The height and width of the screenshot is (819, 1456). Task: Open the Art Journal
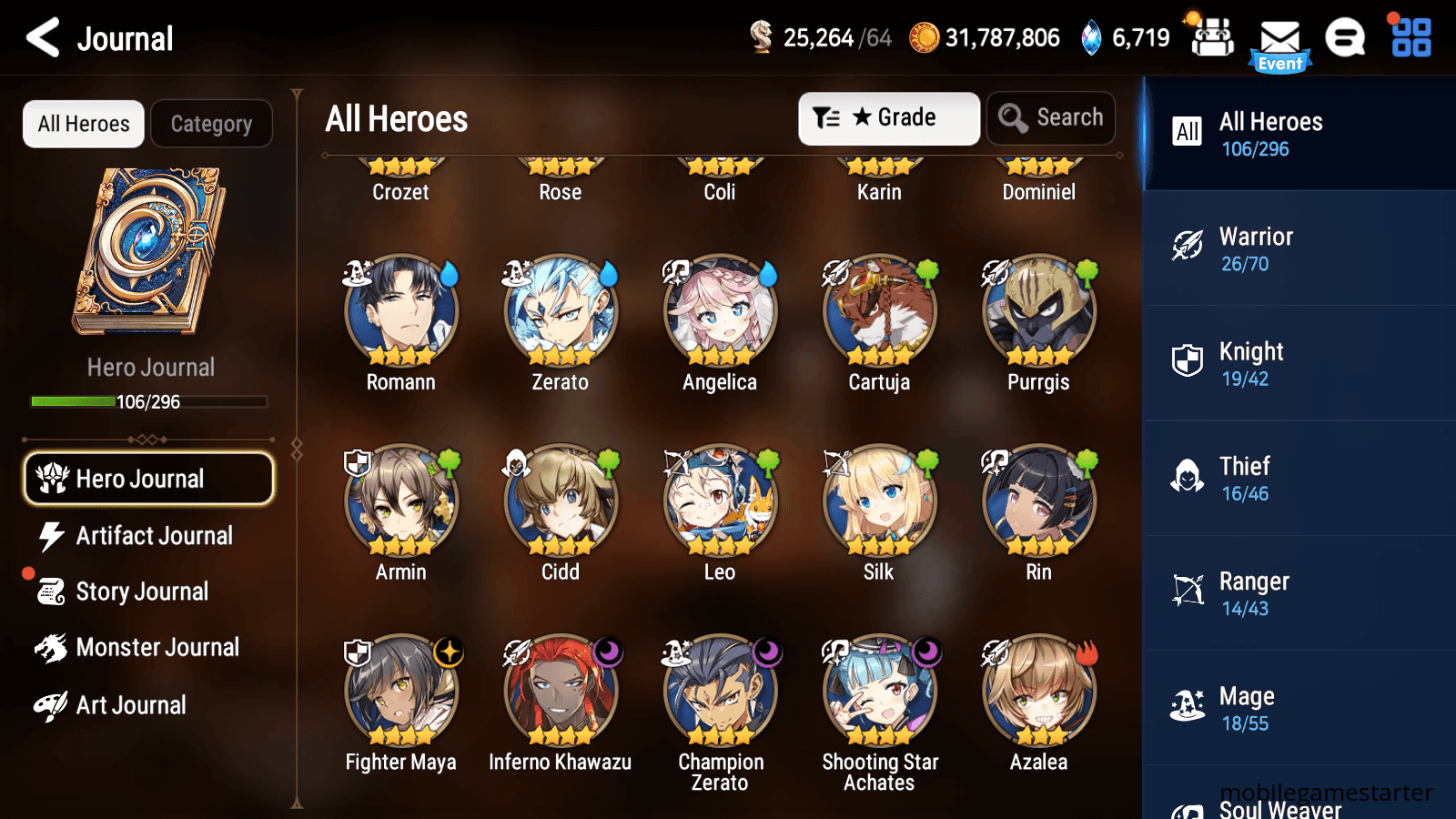[x=130, y=705]
